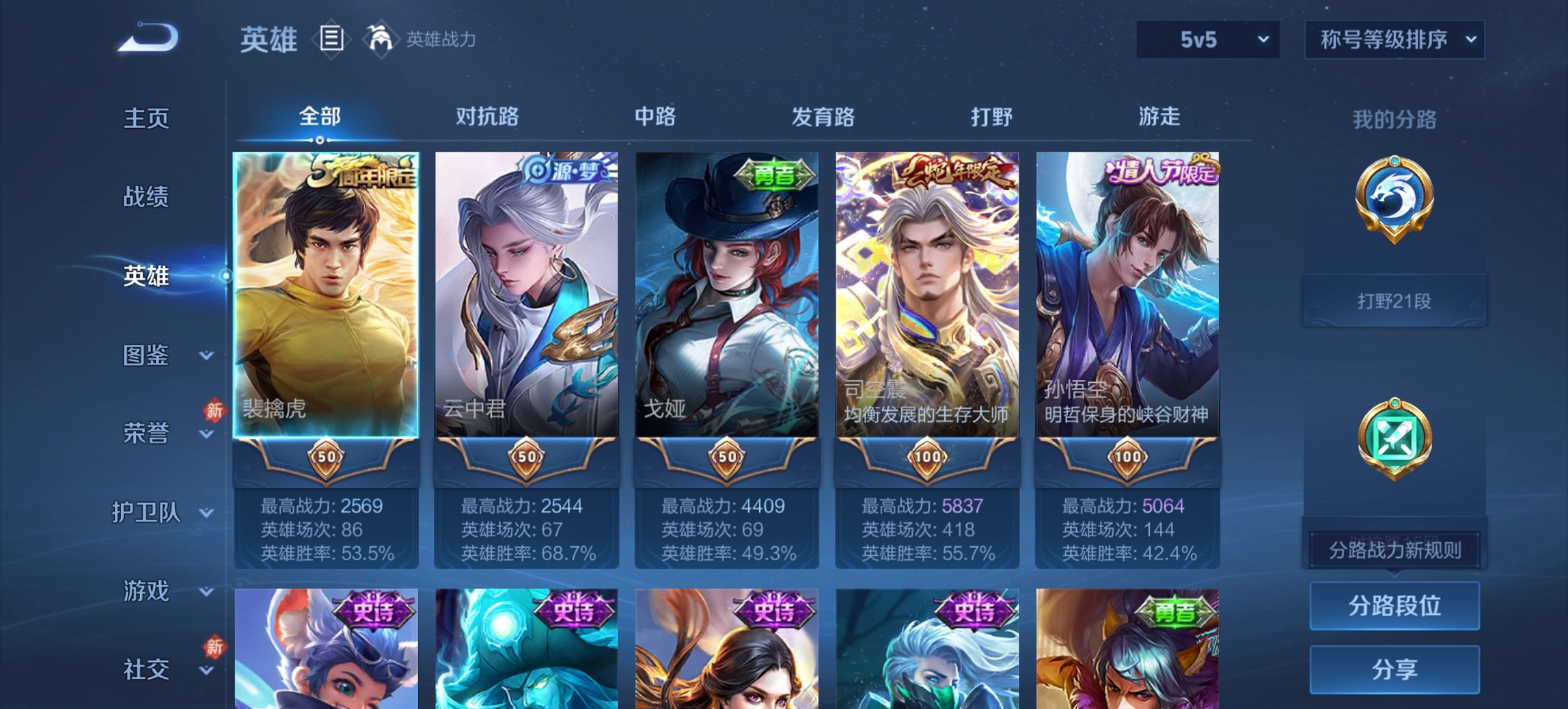Open the 5v5 mode dropdown
This screenshot has width=1568, height=709.
pyautogui.click(x=1208, y=40)
